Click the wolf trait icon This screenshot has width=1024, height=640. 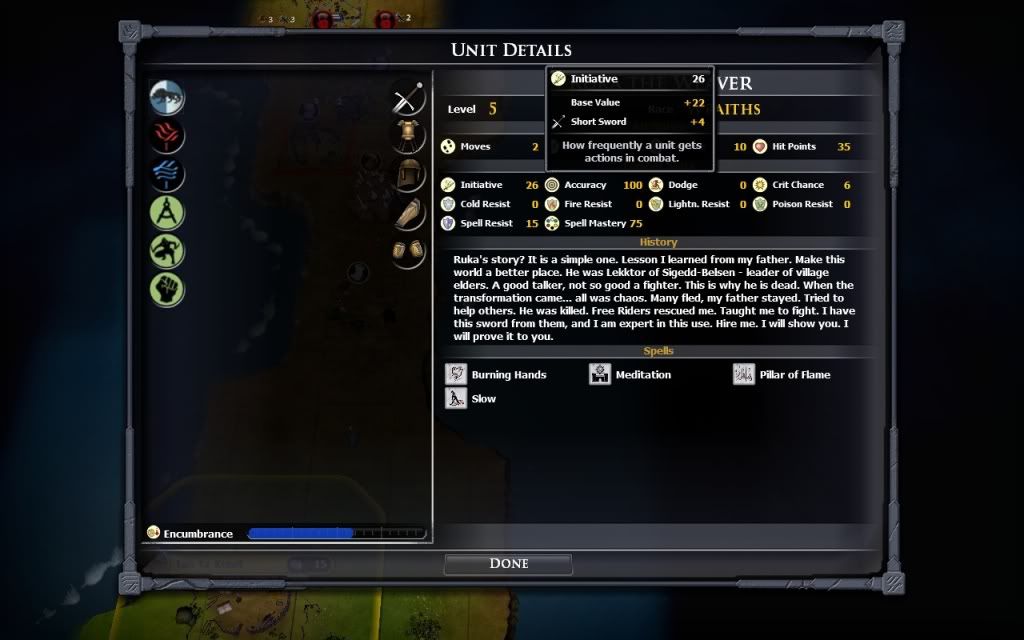click(x=167, y=98)
